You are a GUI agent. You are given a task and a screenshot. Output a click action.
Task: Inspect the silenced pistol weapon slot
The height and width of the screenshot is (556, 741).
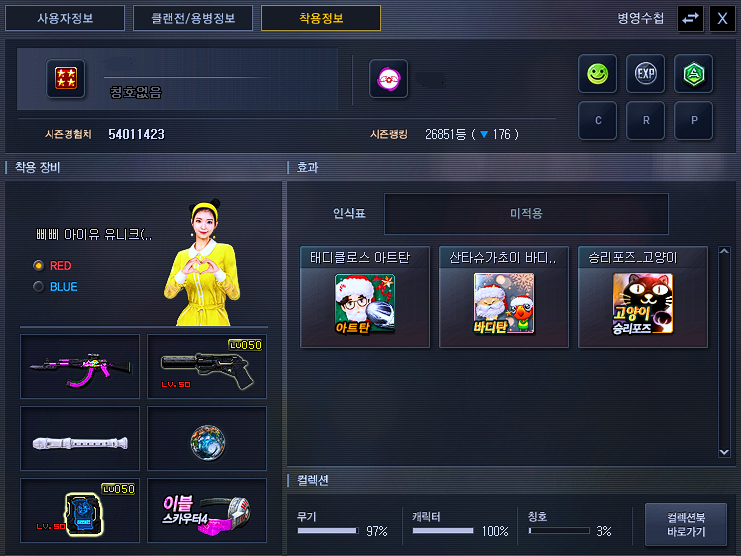click(x=207, y=367)
